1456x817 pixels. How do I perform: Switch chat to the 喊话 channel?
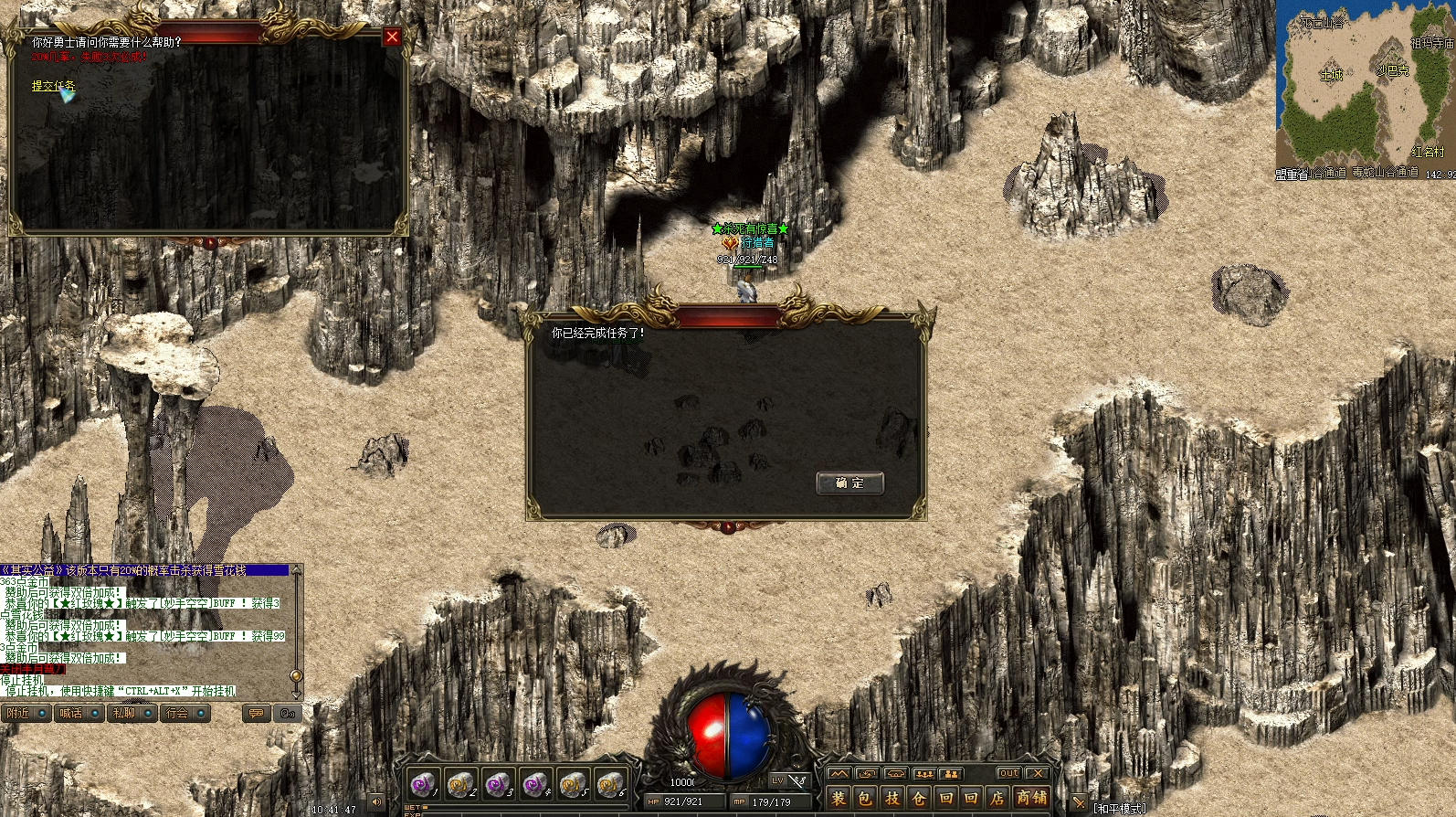pos(79,713)
